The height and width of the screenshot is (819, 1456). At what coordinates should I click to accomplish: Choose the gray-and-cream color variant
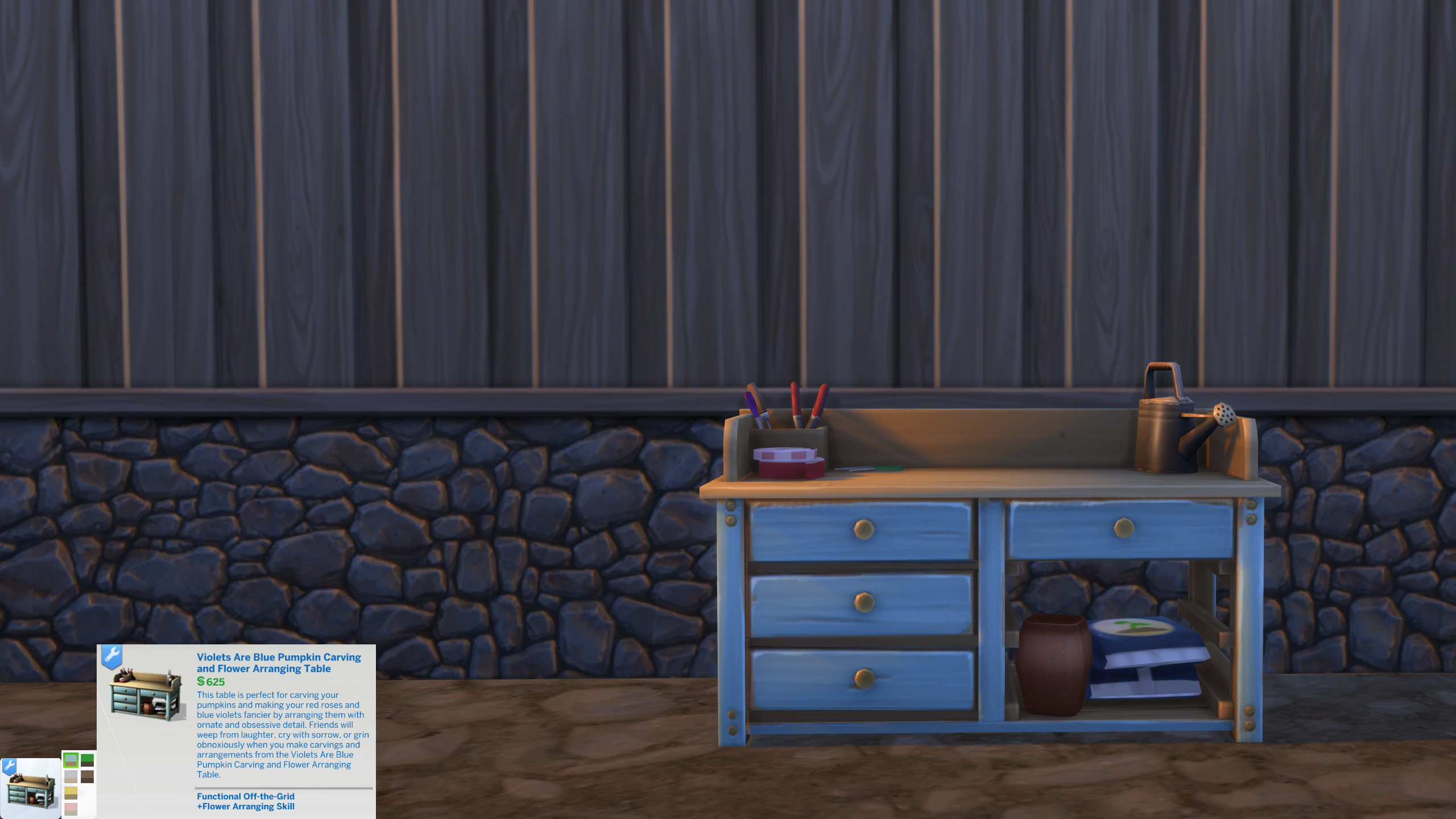click(x=71, y=777)
